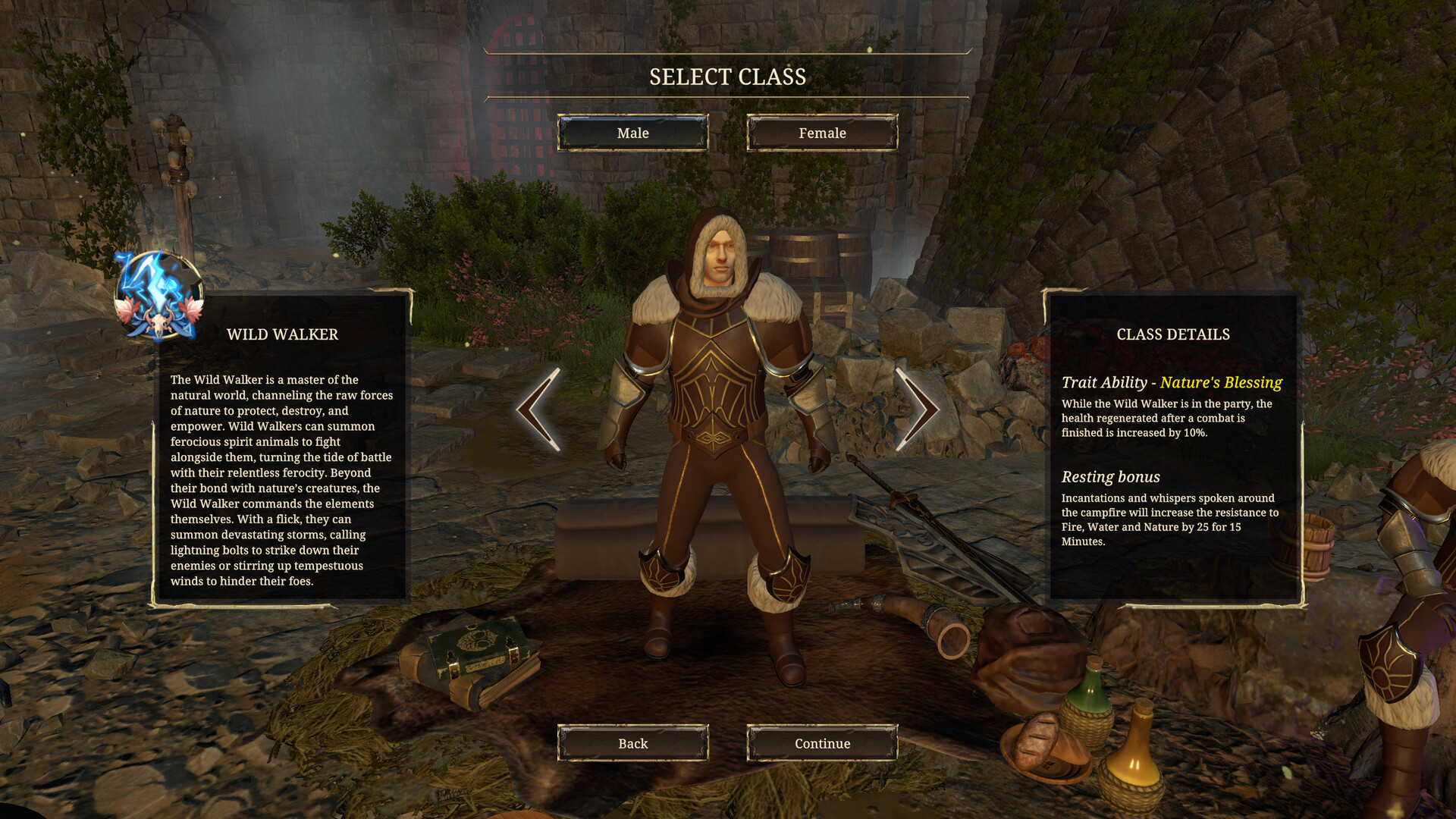
Task: Click the pink wings in the class emblem
Action: 124,309
